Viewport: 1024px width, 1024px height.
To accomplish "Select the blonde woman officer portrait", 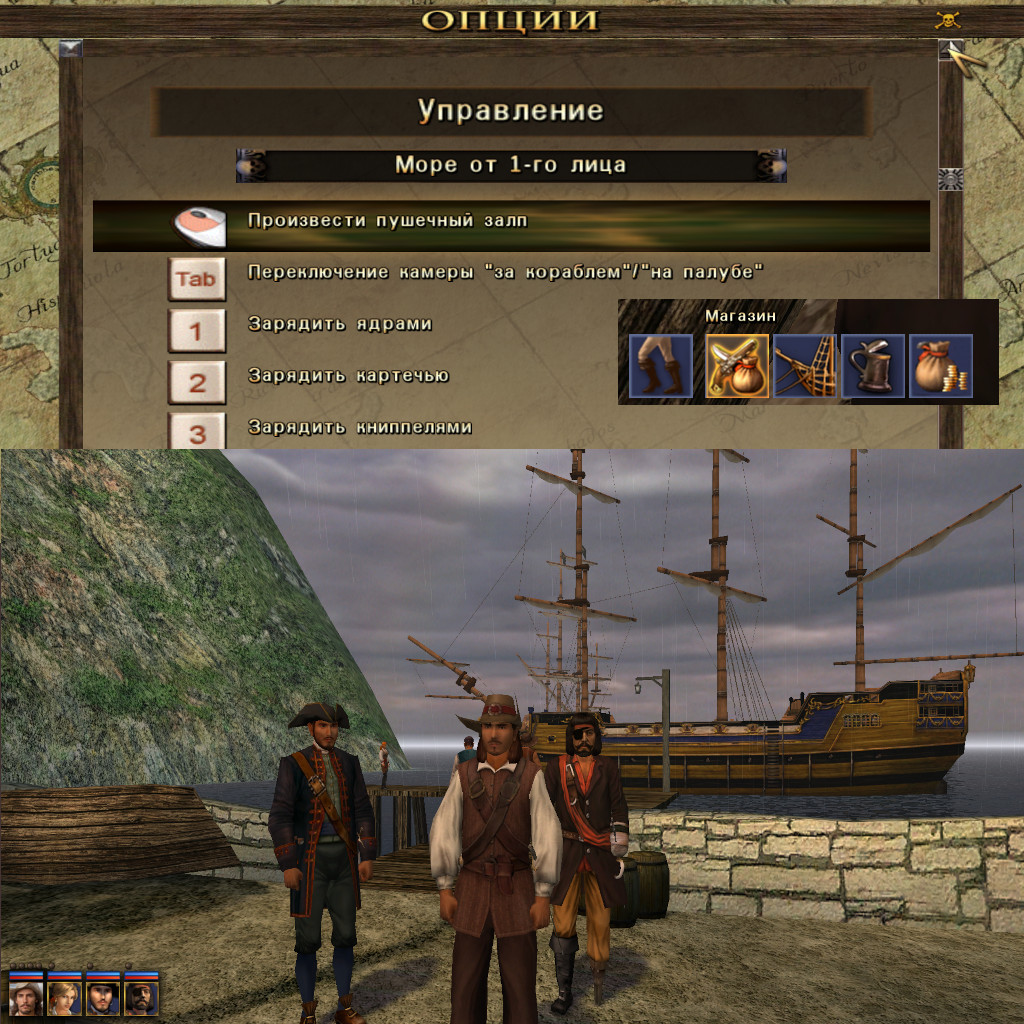I will [x=64, y=998].
